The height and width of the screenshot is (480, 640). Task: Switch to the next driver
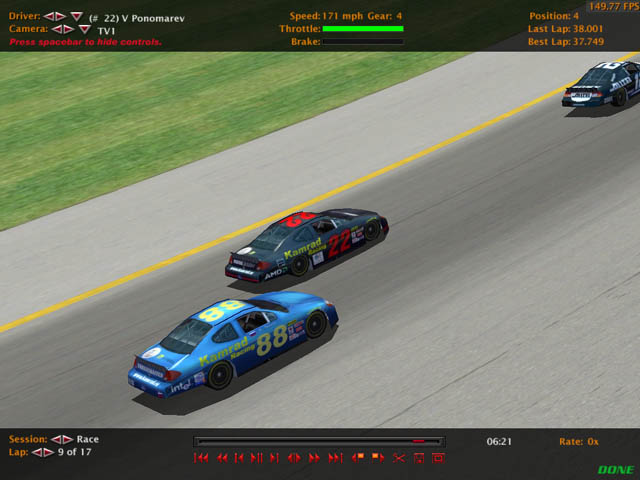pos(61,17)
